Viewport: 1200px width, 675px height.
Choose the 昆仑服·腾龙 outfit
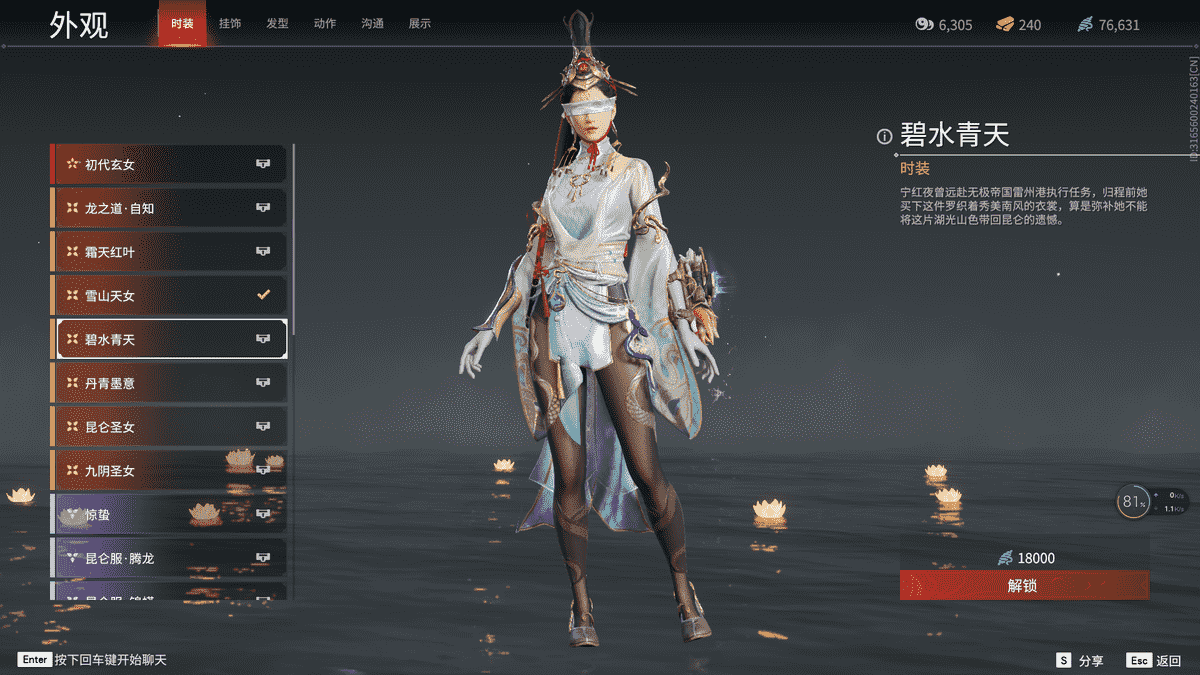(x=169, y=557)
